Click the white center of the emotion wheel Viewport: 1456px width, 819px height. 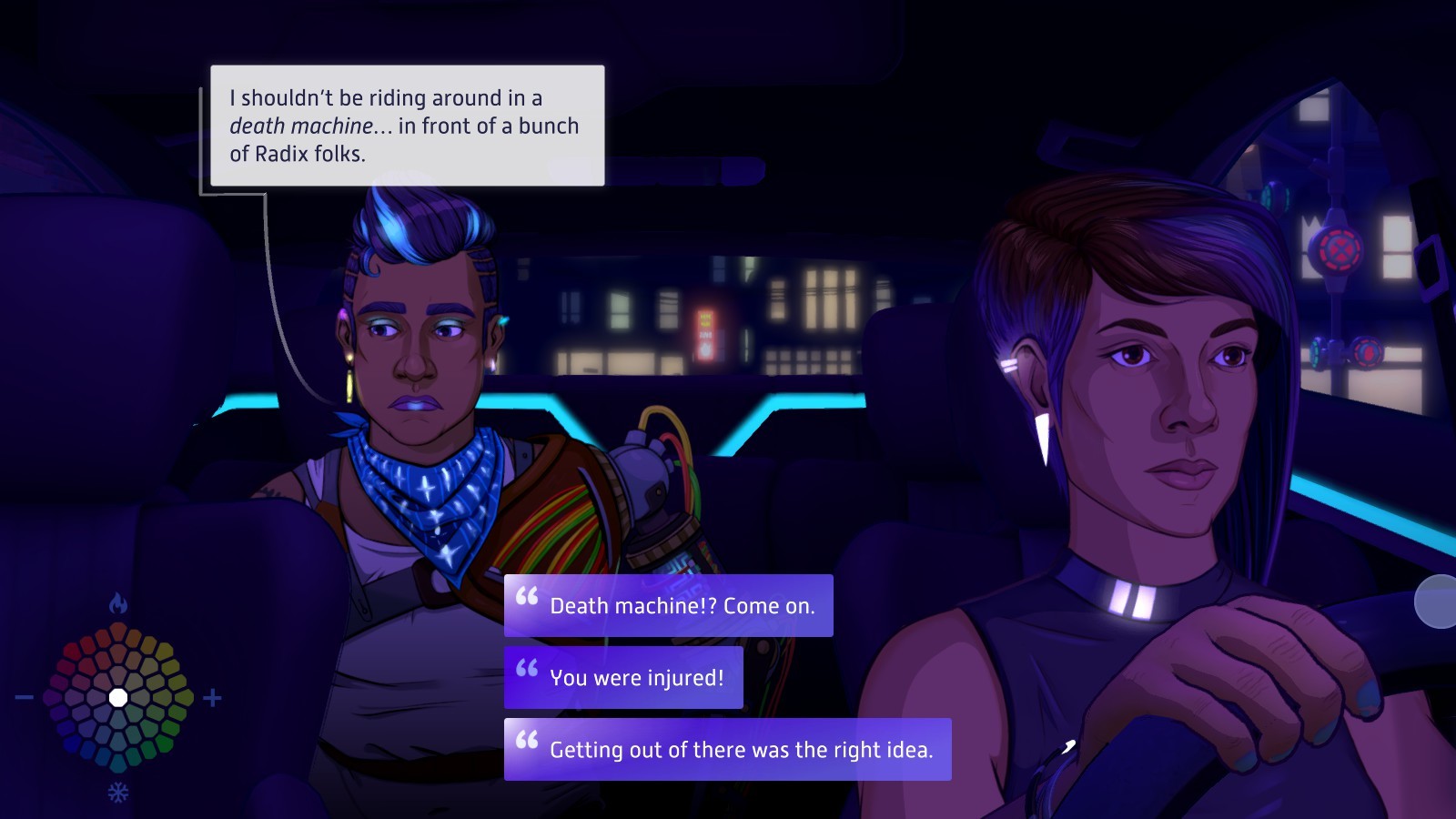[118, 698]
